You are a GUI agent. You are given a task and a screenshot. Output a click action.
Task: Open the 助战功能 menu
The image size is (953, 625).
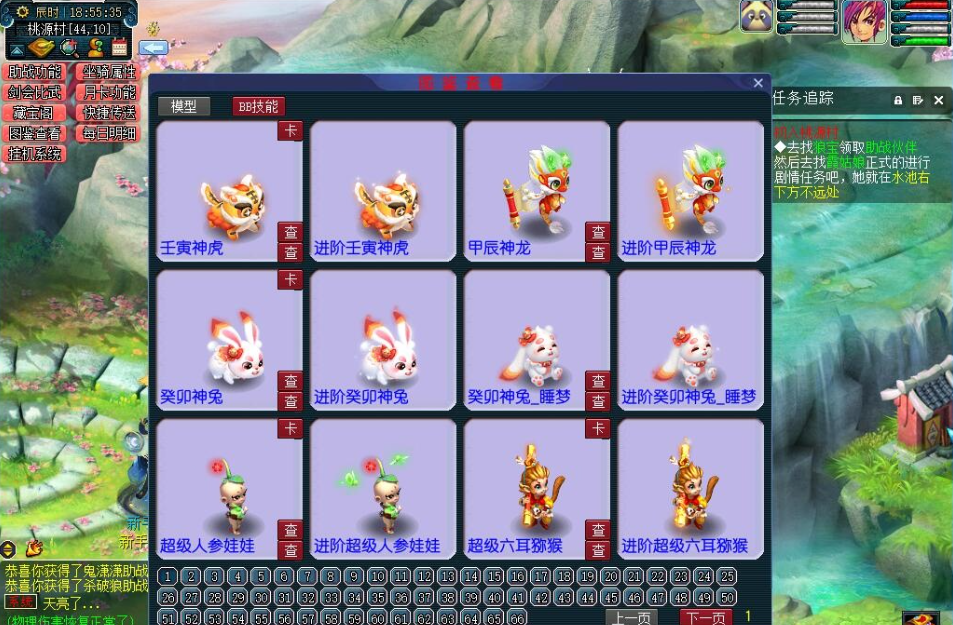coord(35,72)
